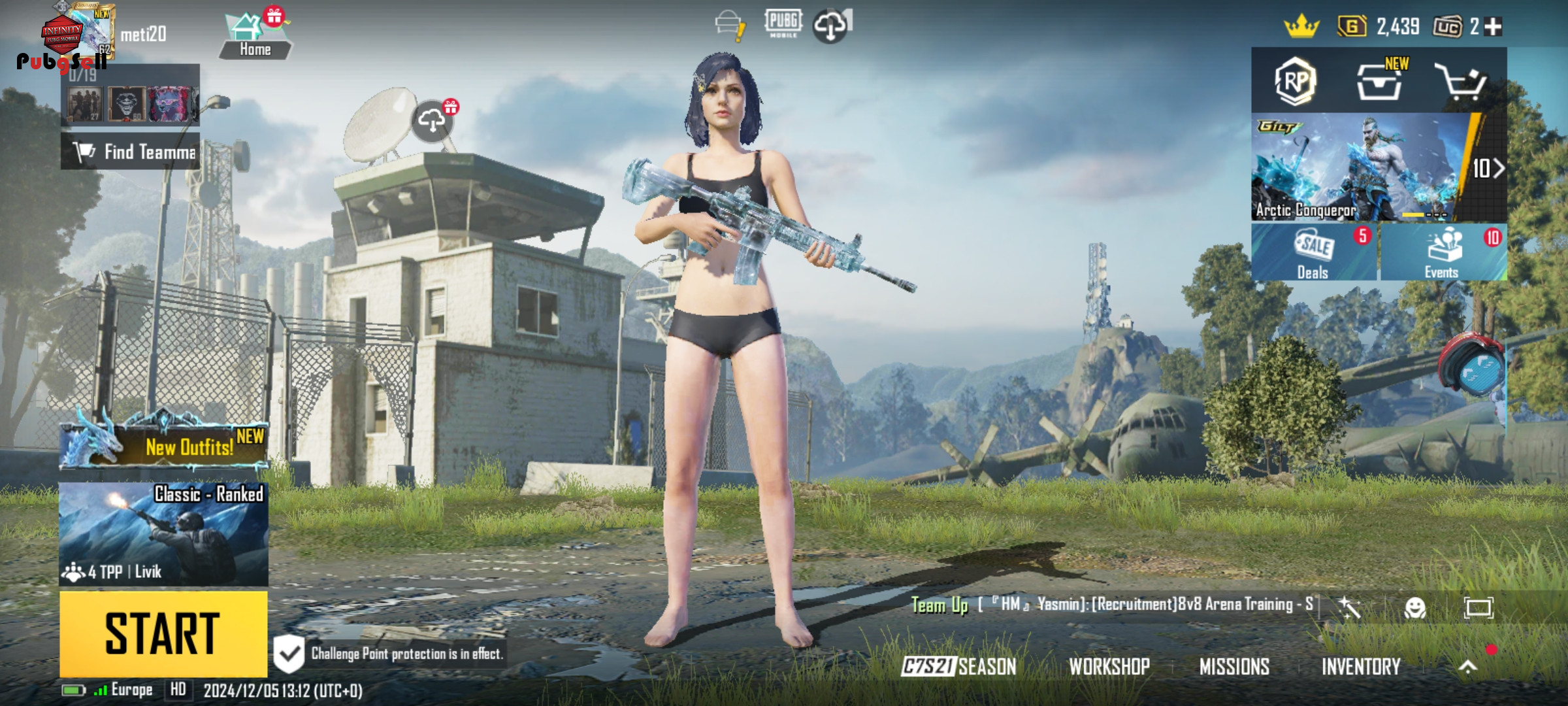Image resolution: width=1568 pixels, height=706 pixels.
Task: Go to the Home button
Action: [x=255, y=36]
